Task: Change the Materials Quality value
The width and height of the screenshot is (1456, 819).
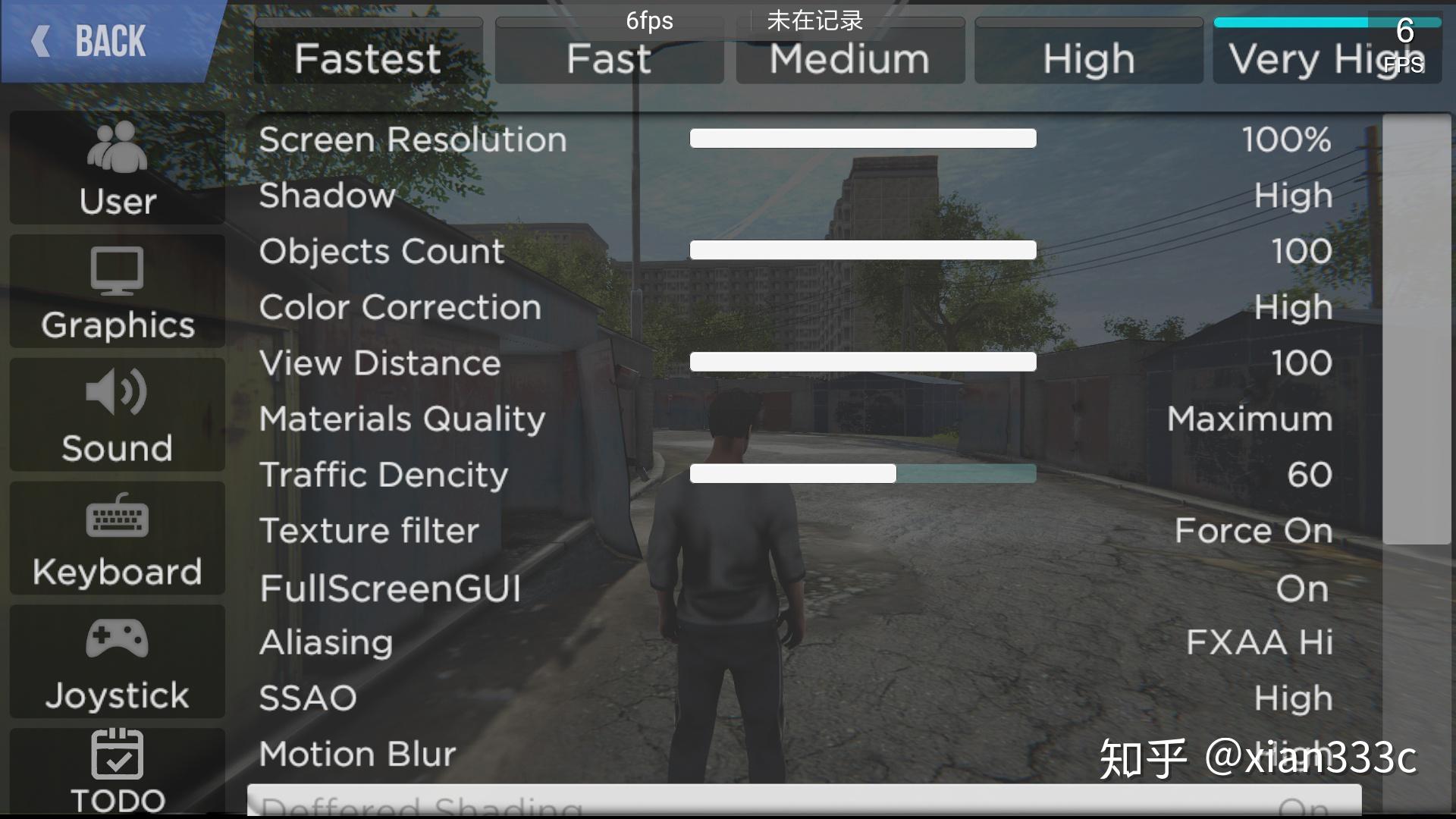Action: point(1249,419)
